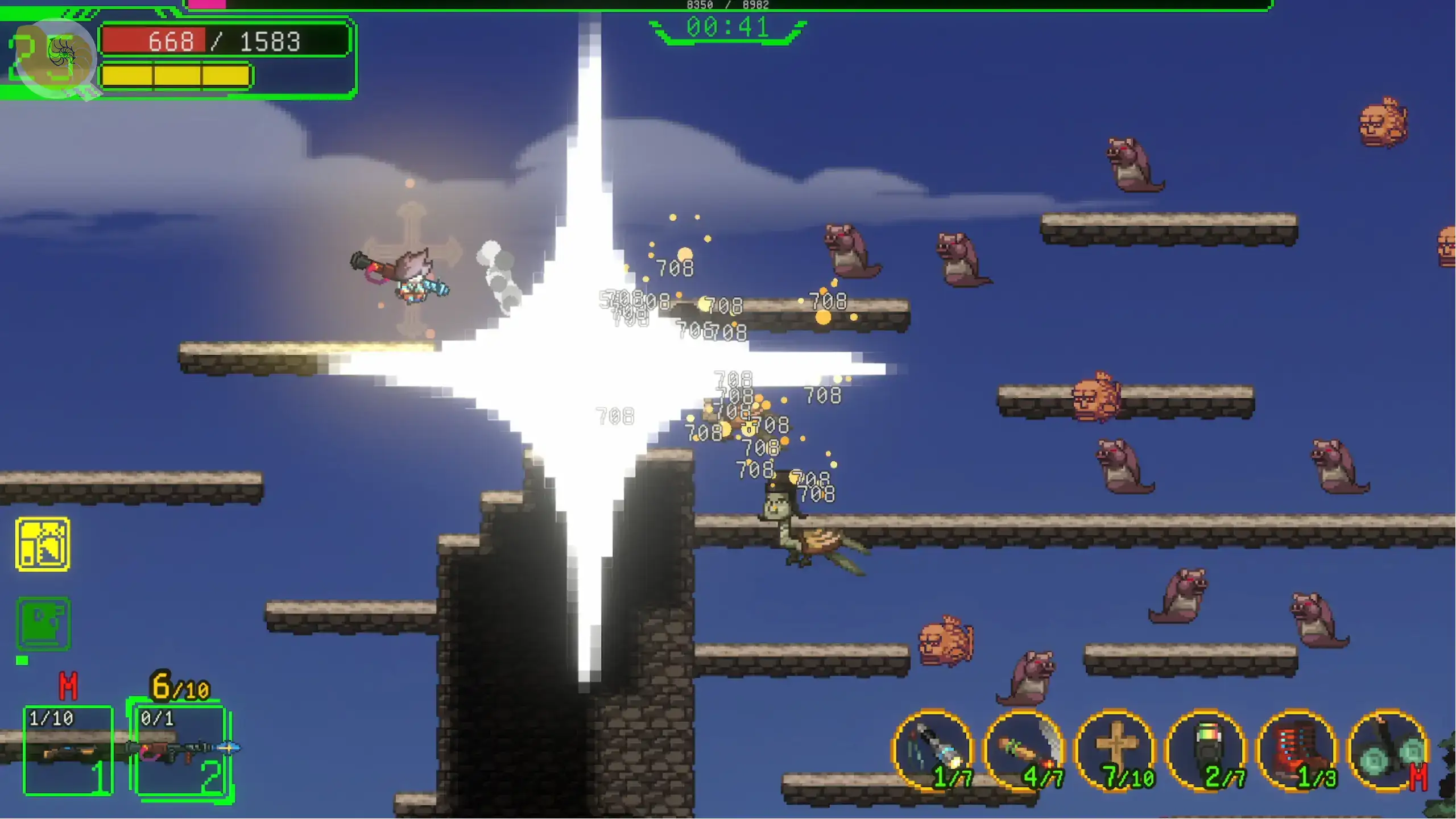The image size is (1456, 819).
Task: Select weapon slot 1 with the shotgun
Action: pos(68,750)
